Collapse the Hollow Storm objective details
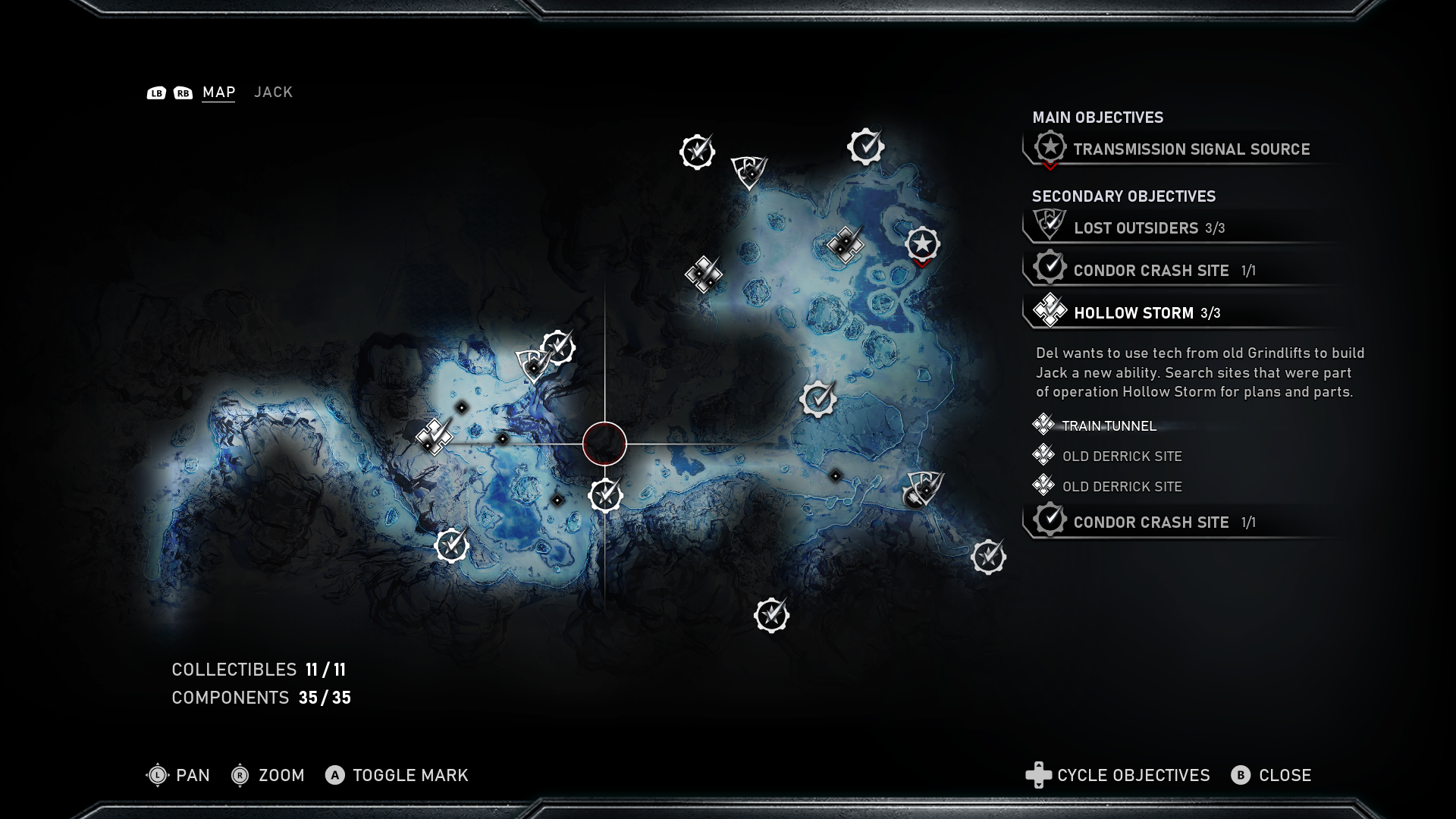1456x819 pixels. click(1137, 312)
